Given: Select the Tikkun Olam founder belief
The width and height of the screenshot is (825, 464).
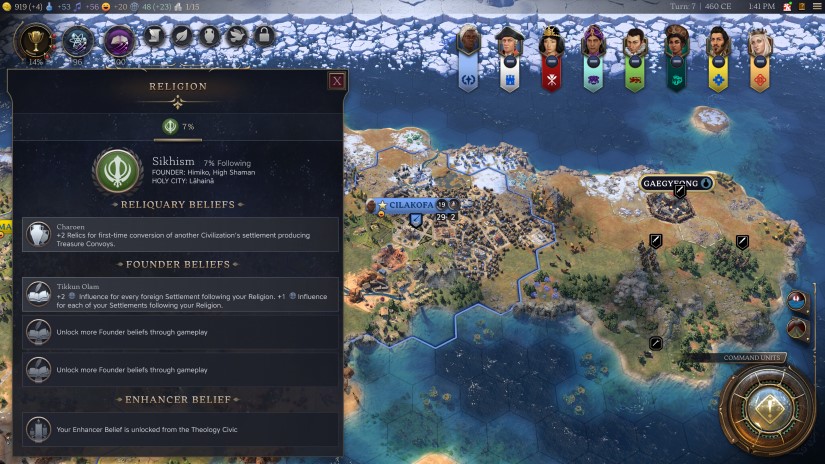Looking at the screenshot, I should pos(180,295).
